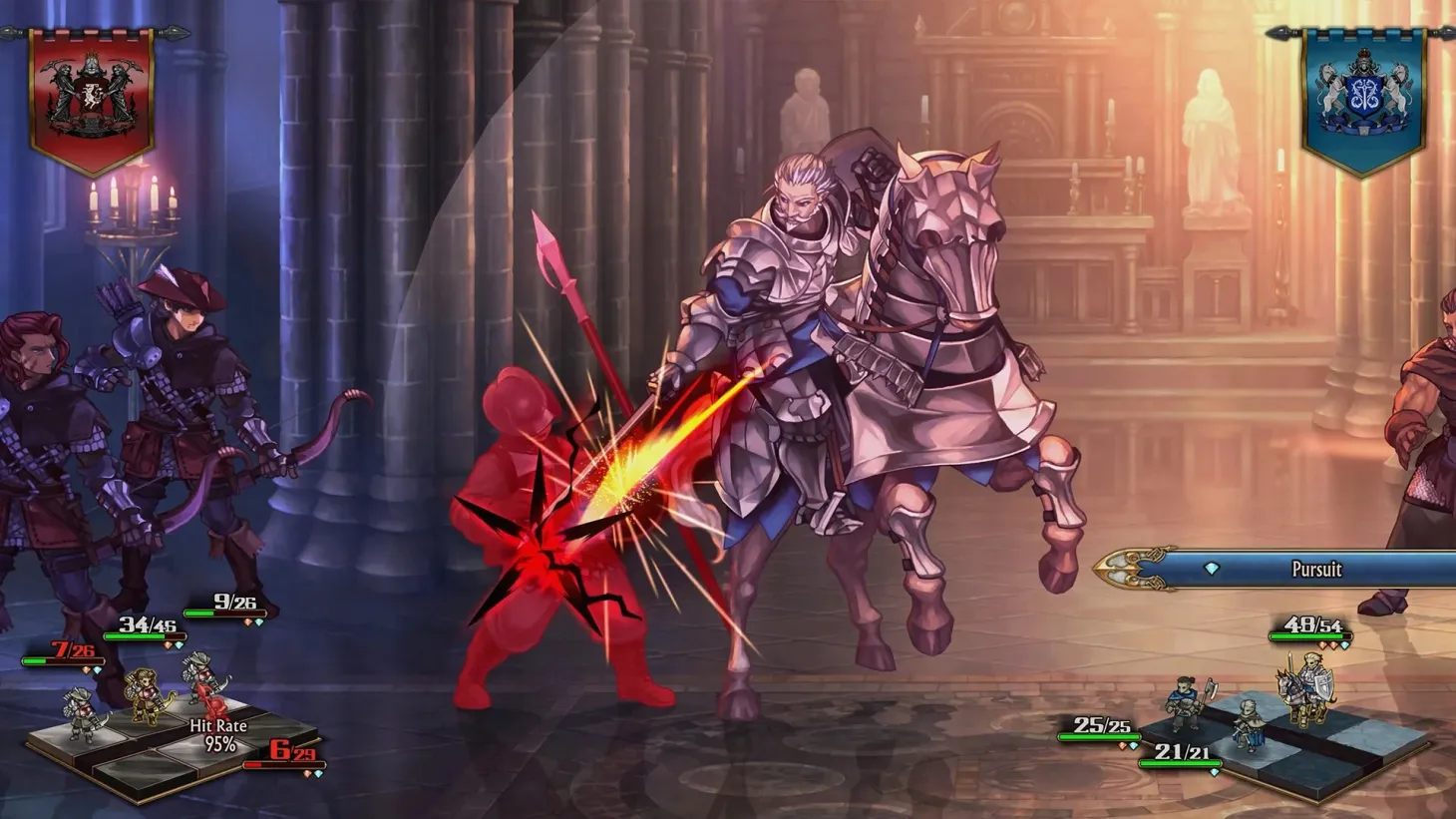Click the red 7/26 health value
The width and height of the screenshot is (1456, 819).
coord(72,649)
